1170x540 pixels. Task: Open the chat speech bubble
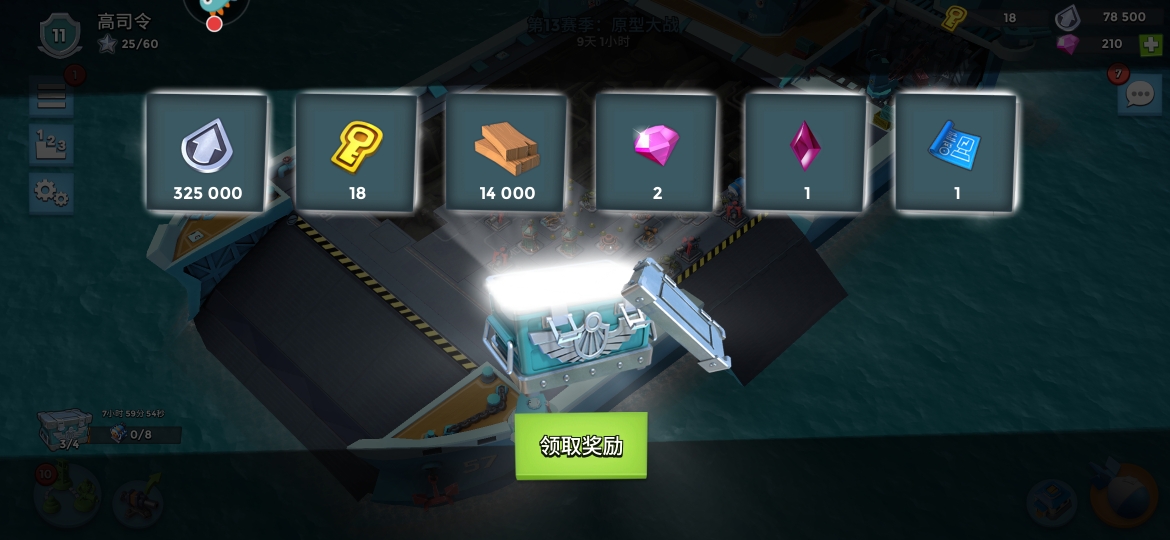coord(1140,95)
